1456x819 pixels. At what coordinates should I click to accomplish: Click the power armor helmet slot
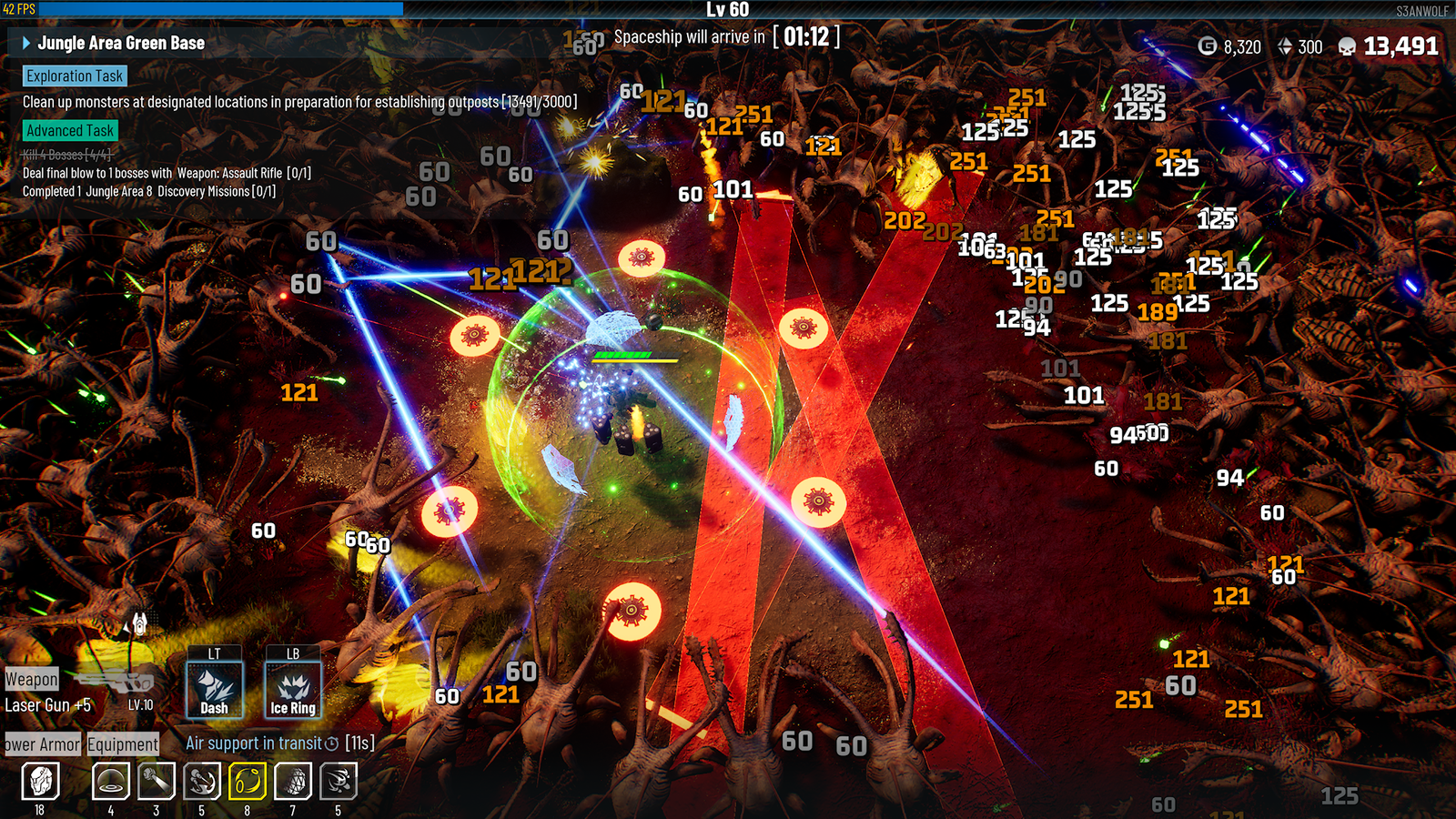pos(40,781)
